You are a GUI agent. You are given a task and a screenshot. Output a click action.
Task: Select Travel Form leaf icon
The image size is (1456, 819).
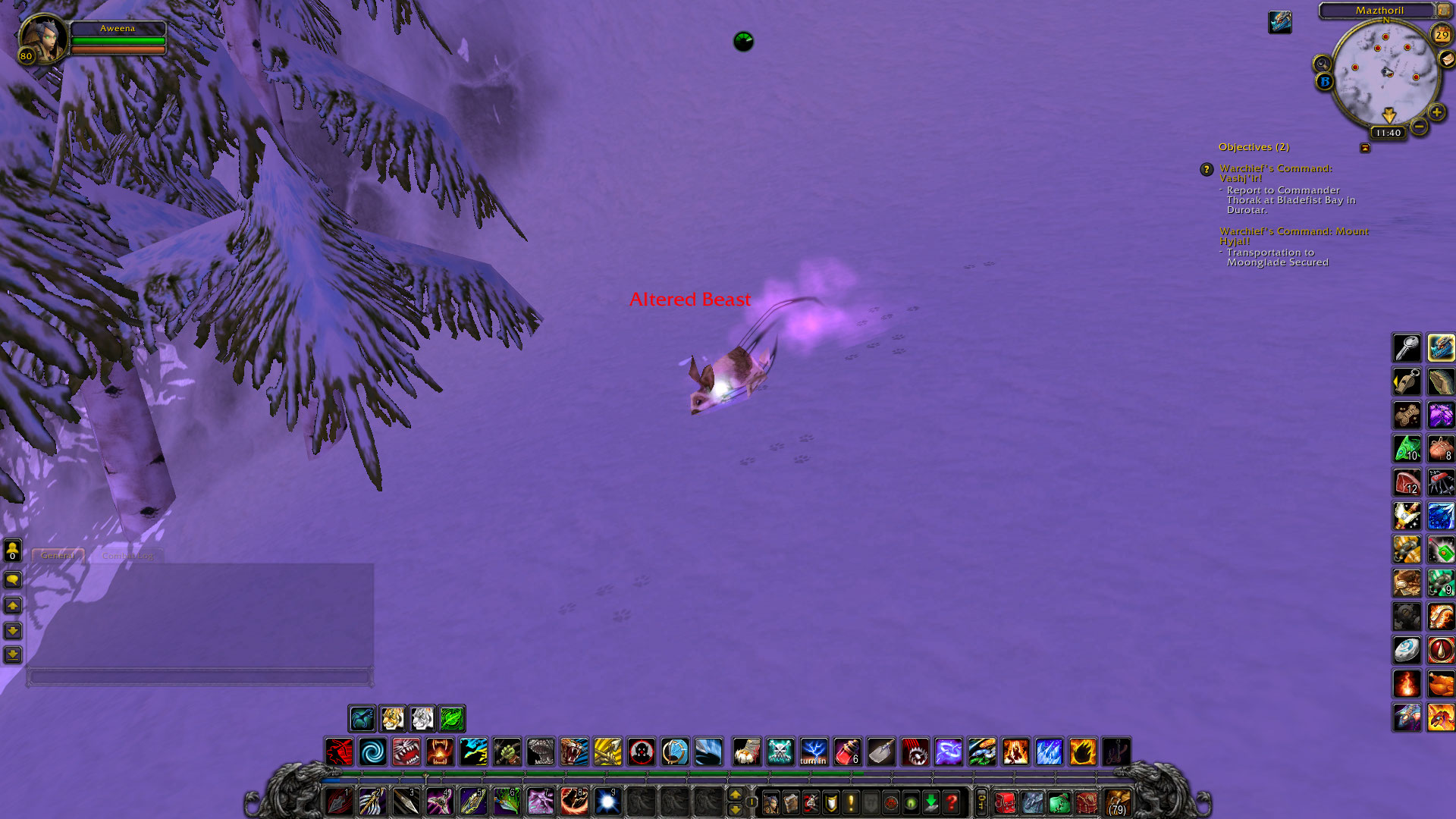click(452, 718)
